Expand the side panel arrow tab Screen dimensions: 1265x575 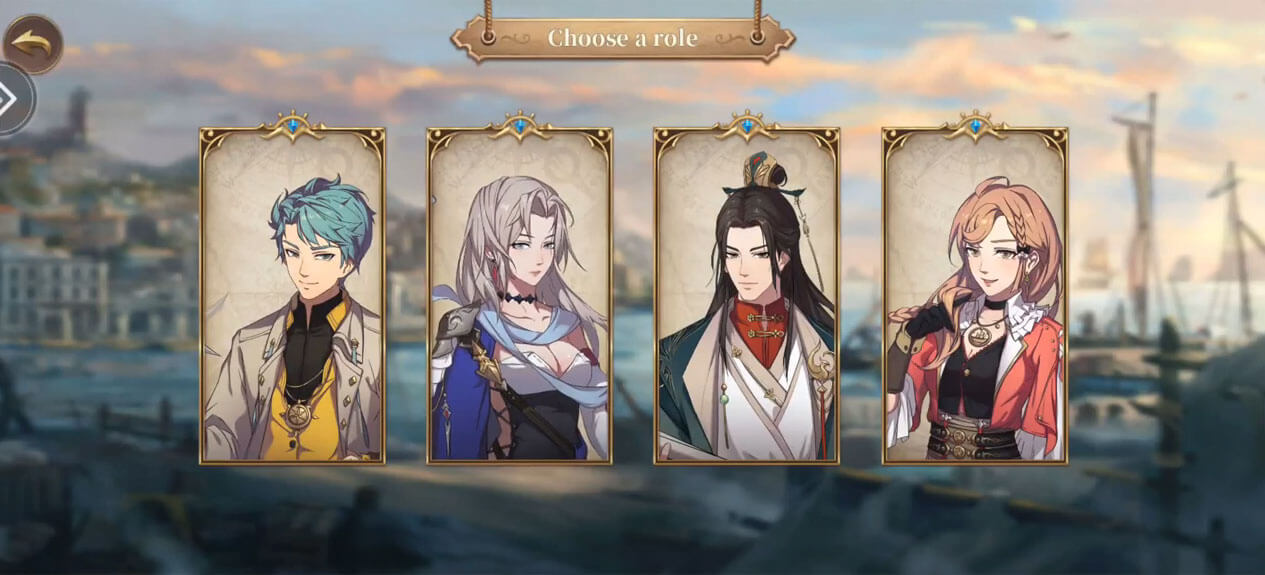point(14,99)
